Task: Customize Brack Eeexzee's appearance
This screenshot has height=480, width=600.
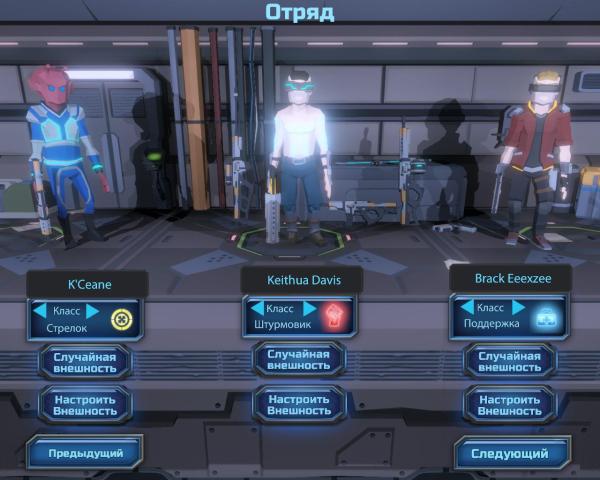Action: pos(510,405)
